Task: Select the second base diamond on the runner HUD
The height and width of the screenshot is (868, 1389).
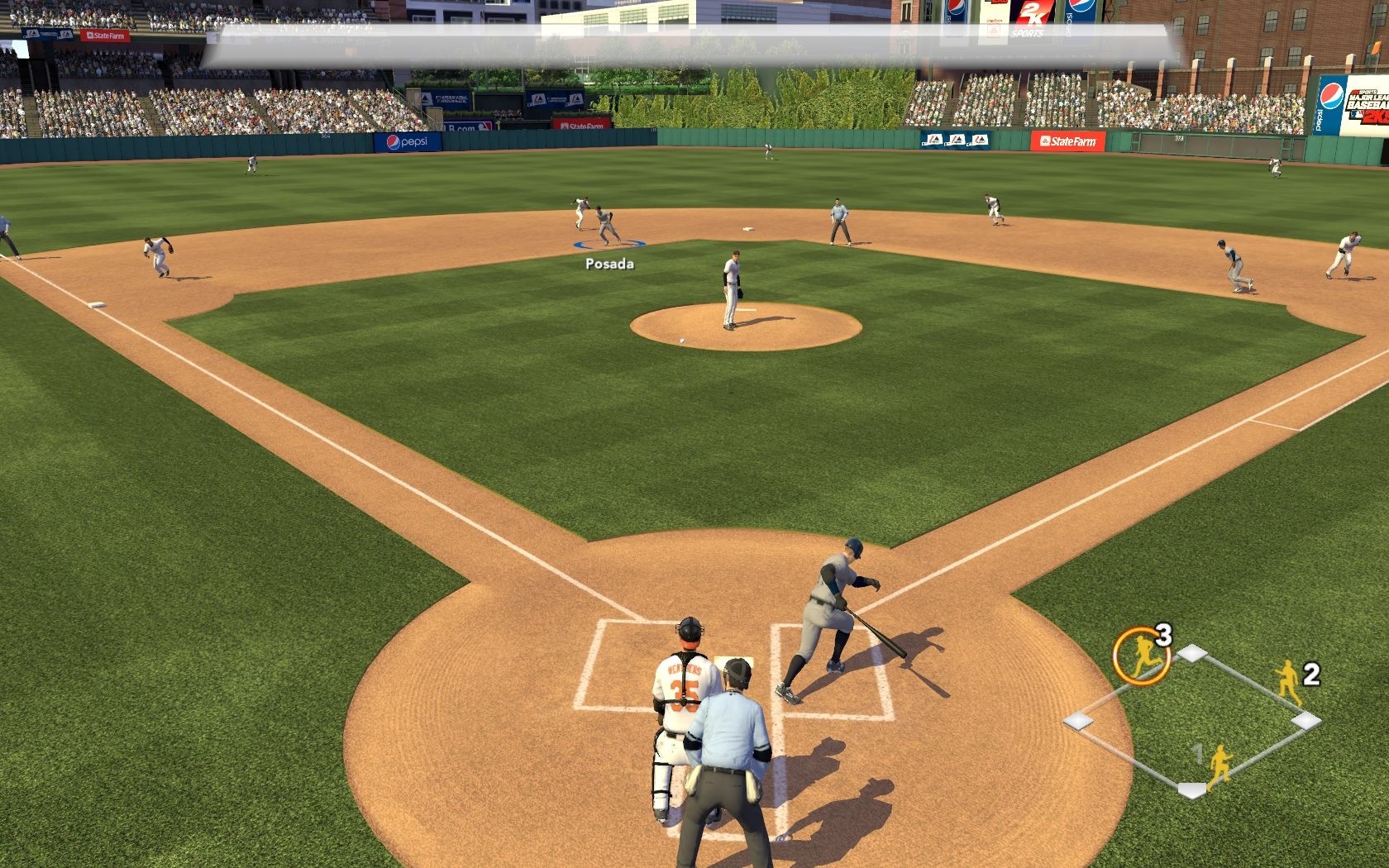Action: pos(1193,653)
